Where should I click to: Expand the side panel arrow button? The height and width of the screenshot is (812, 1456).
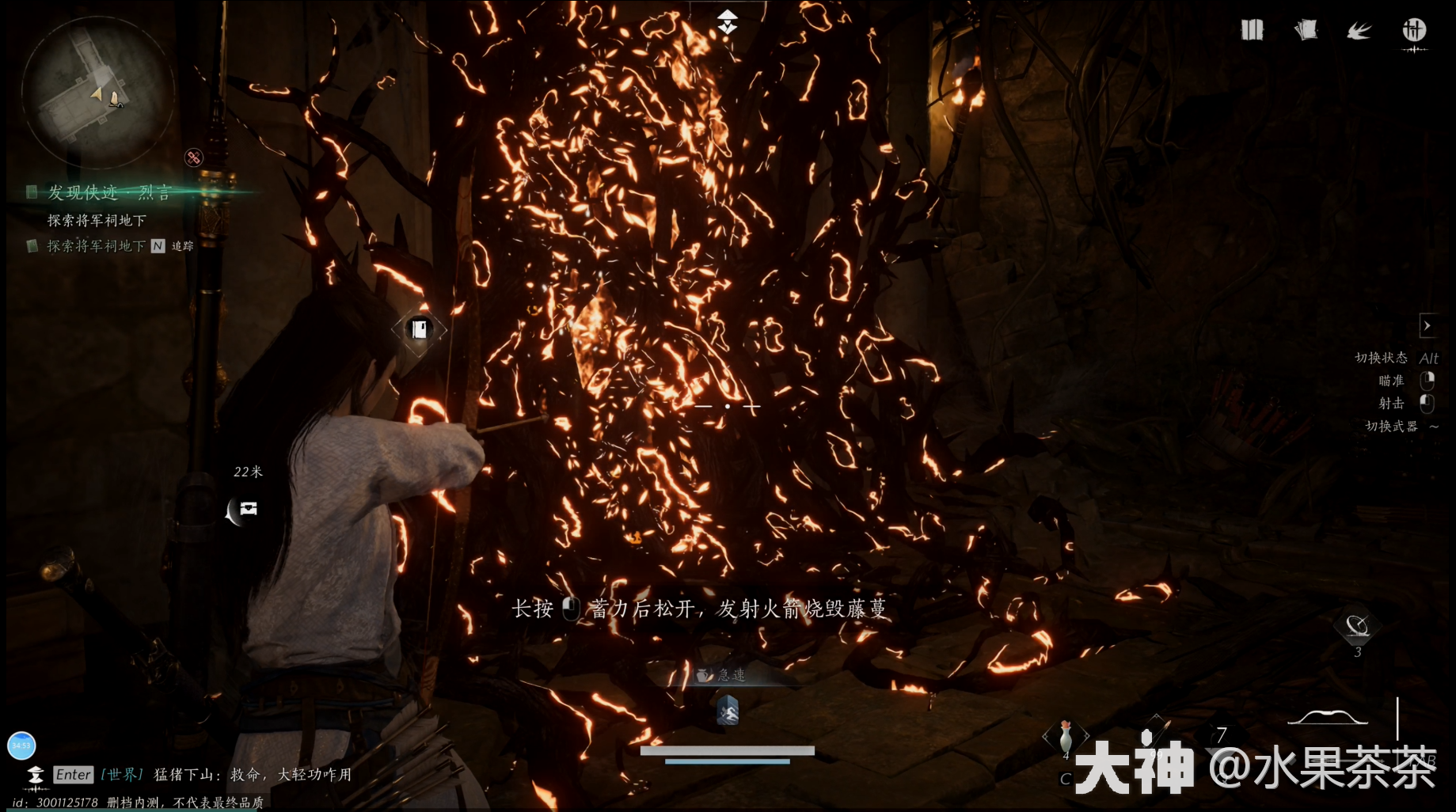pos(1427,325)
